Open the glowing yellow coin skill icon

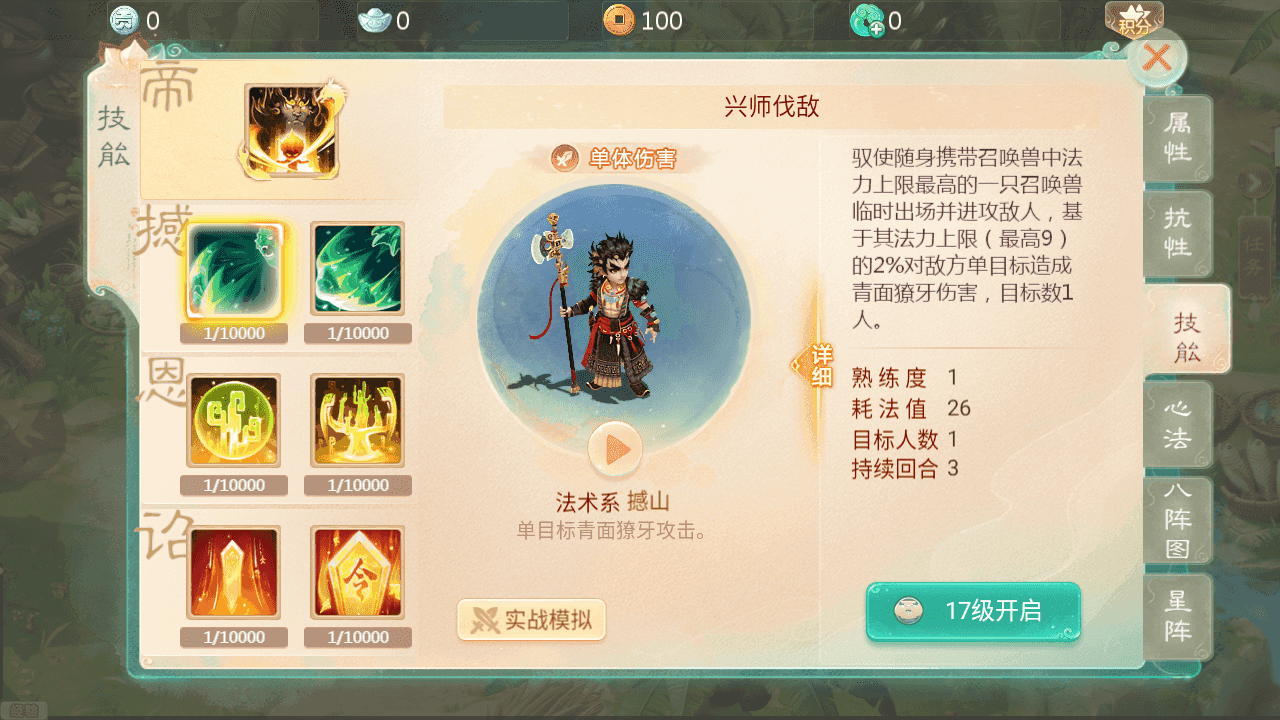tap(234, 420)
